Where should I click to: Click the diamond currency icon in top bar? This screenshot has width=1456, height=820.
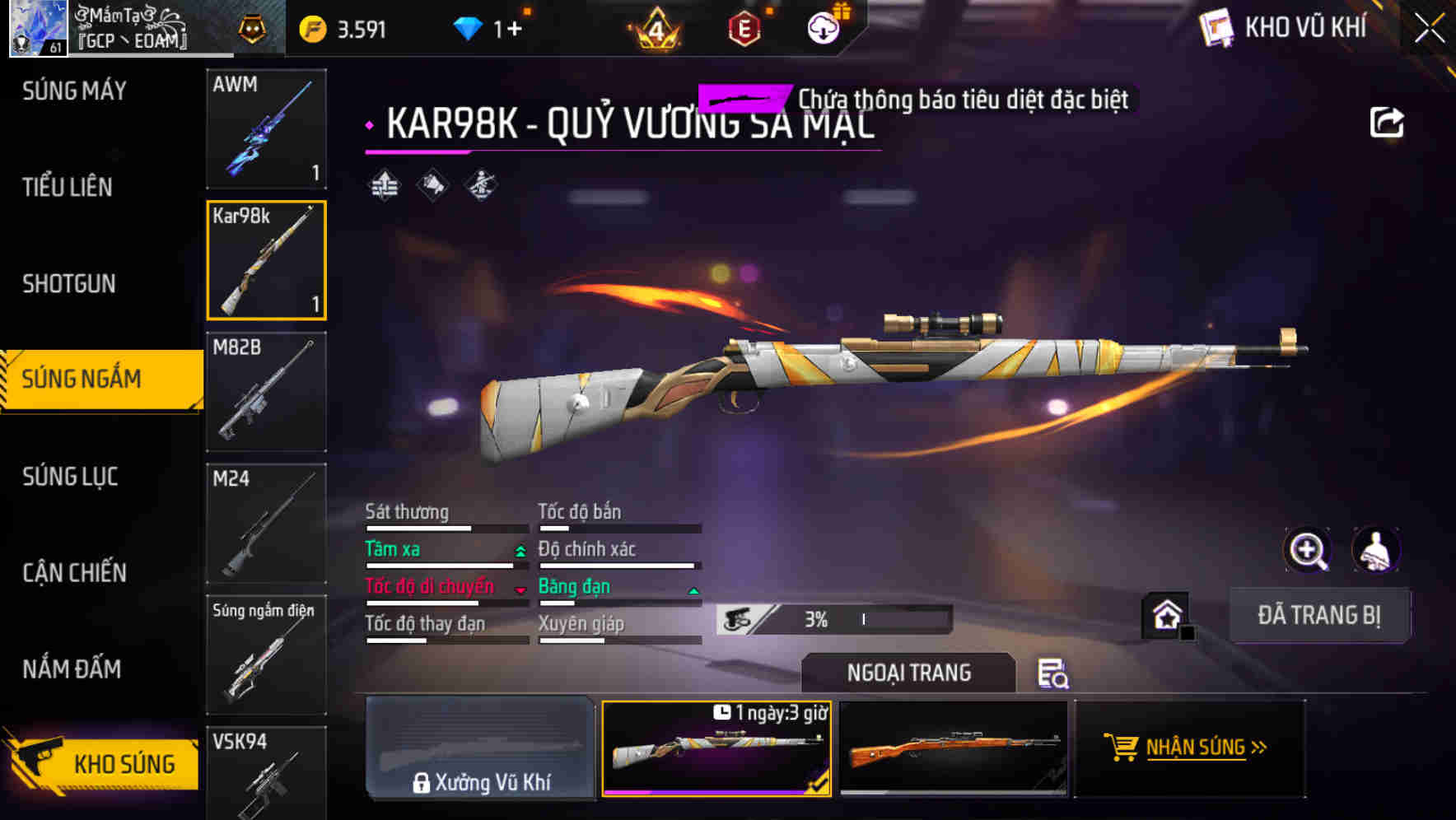[468, 26]
